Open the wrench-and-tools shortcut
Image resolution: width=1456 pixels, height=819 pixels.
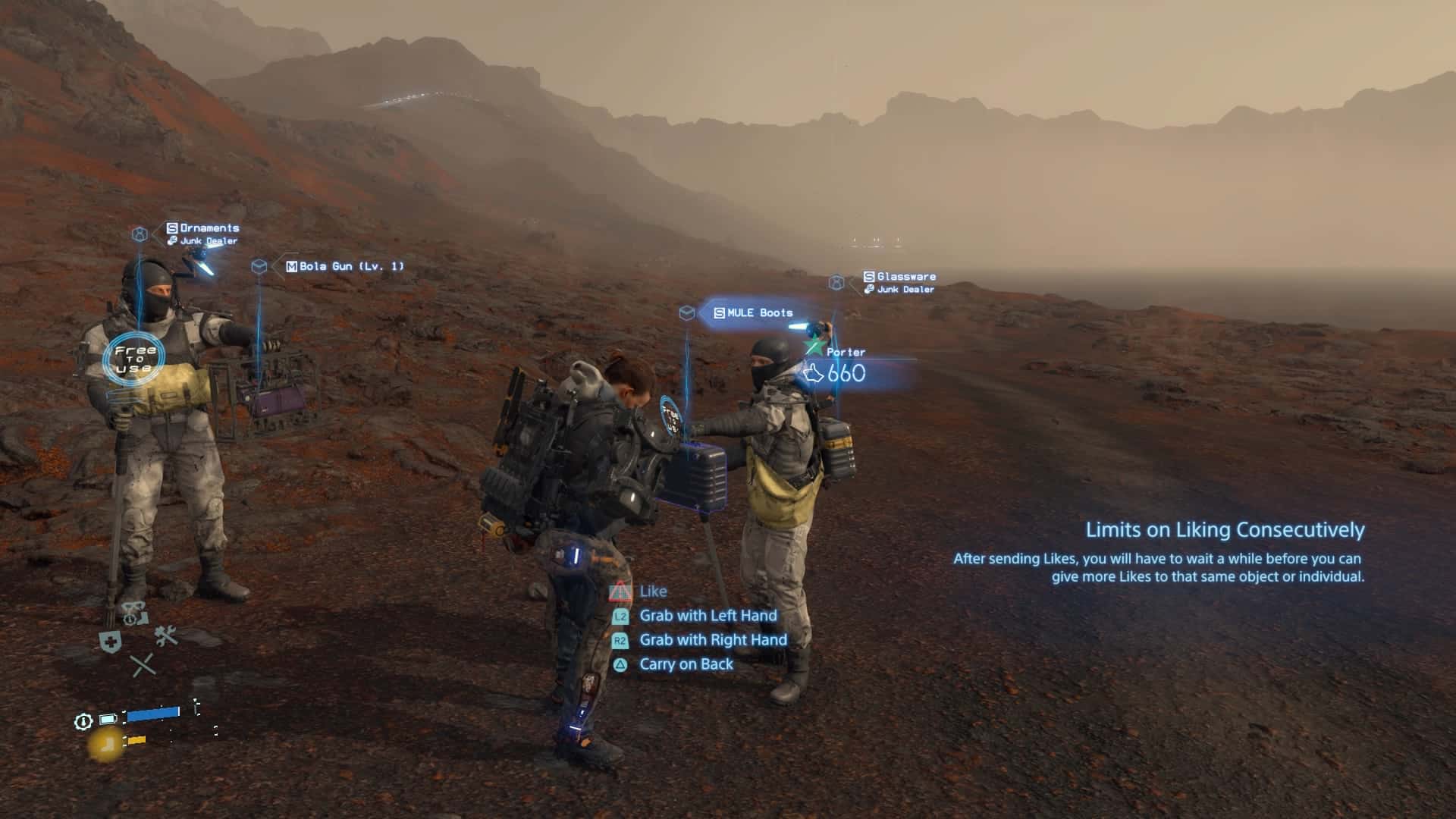coord(166,635)
